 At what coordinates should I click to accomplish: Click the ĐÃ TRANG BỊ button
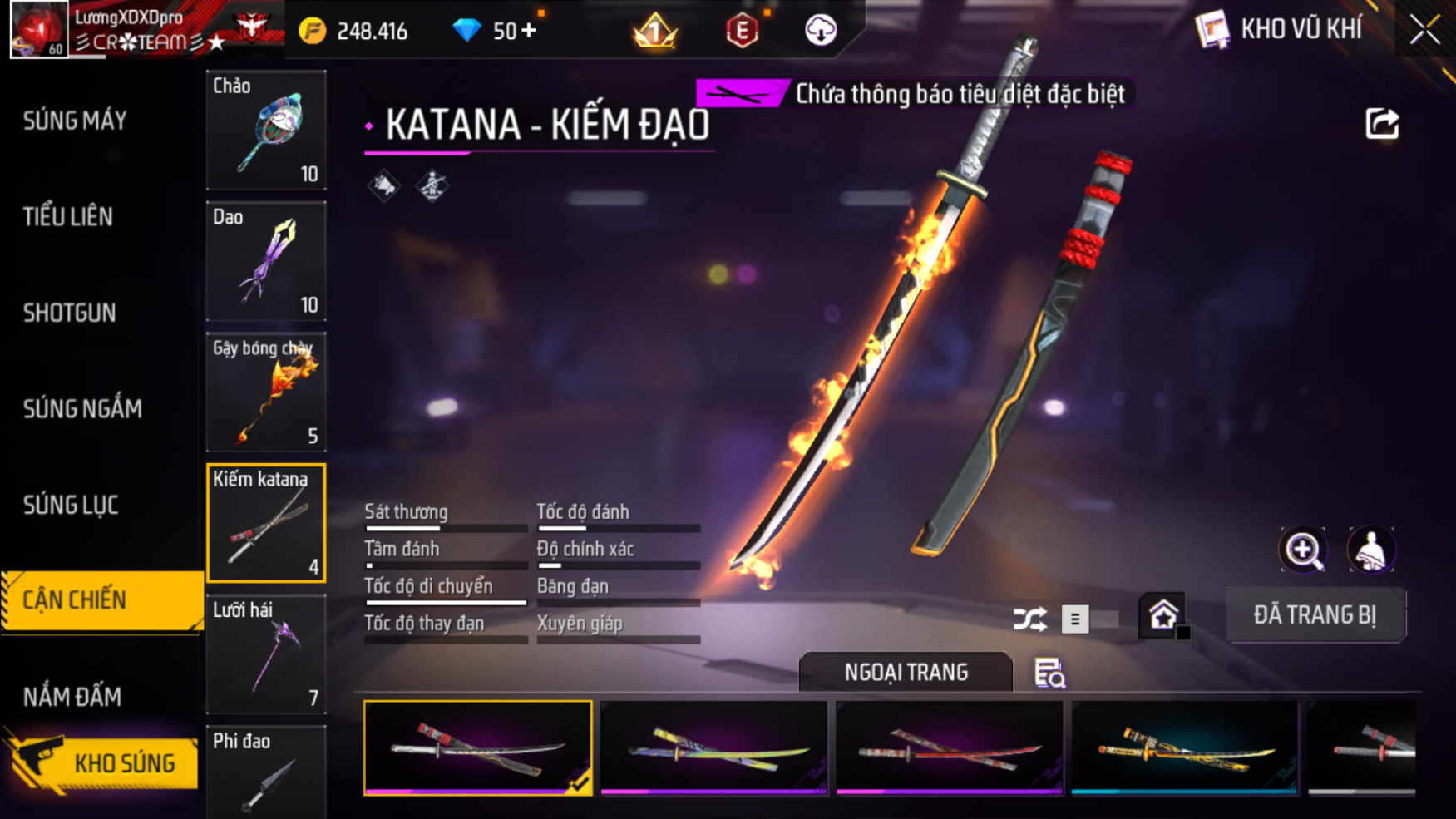click(x=1315, y=615)
